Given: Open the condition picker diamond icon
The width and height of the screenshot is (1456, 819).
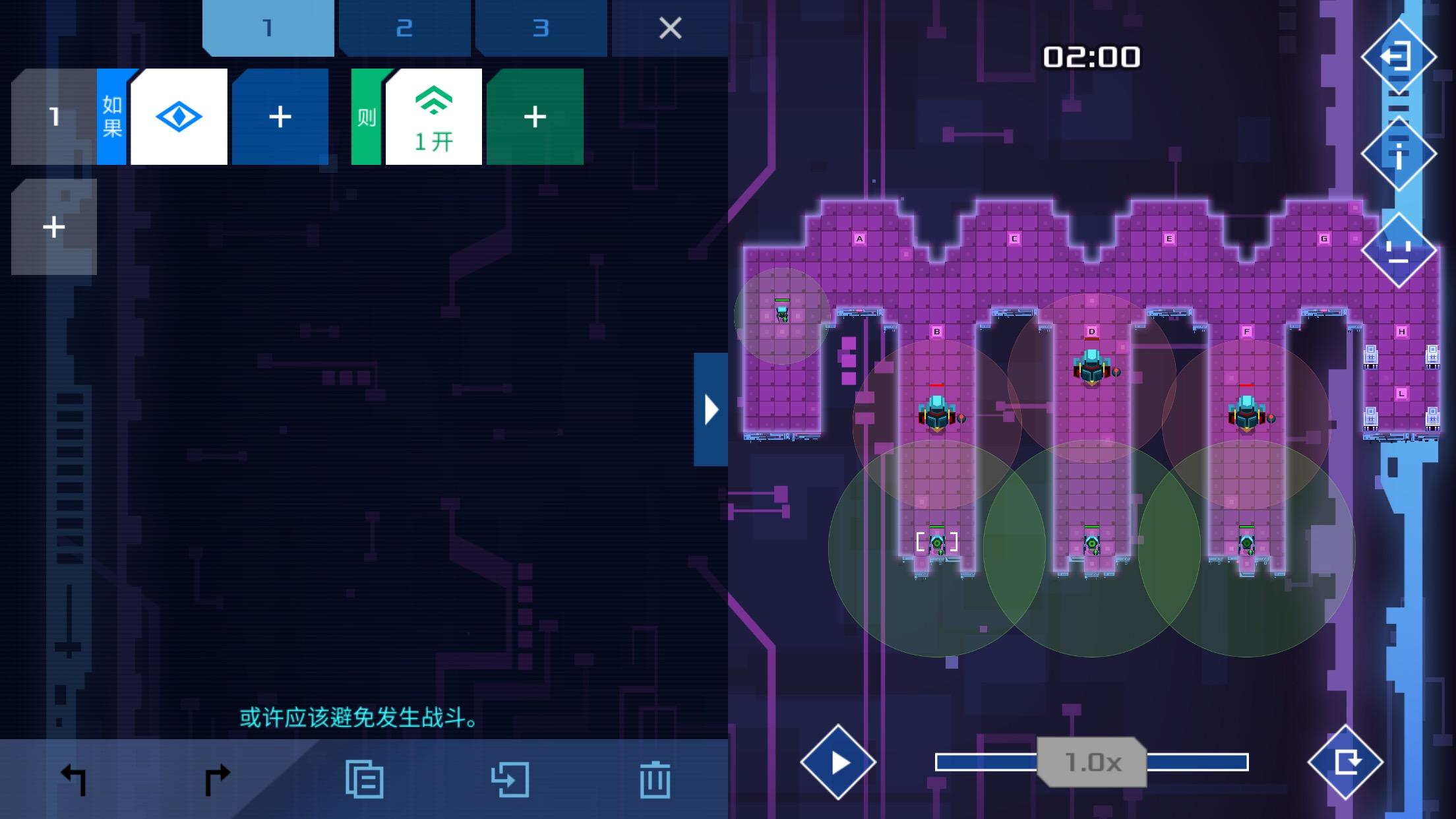Looking at the screenshot, I should point(178,116).
